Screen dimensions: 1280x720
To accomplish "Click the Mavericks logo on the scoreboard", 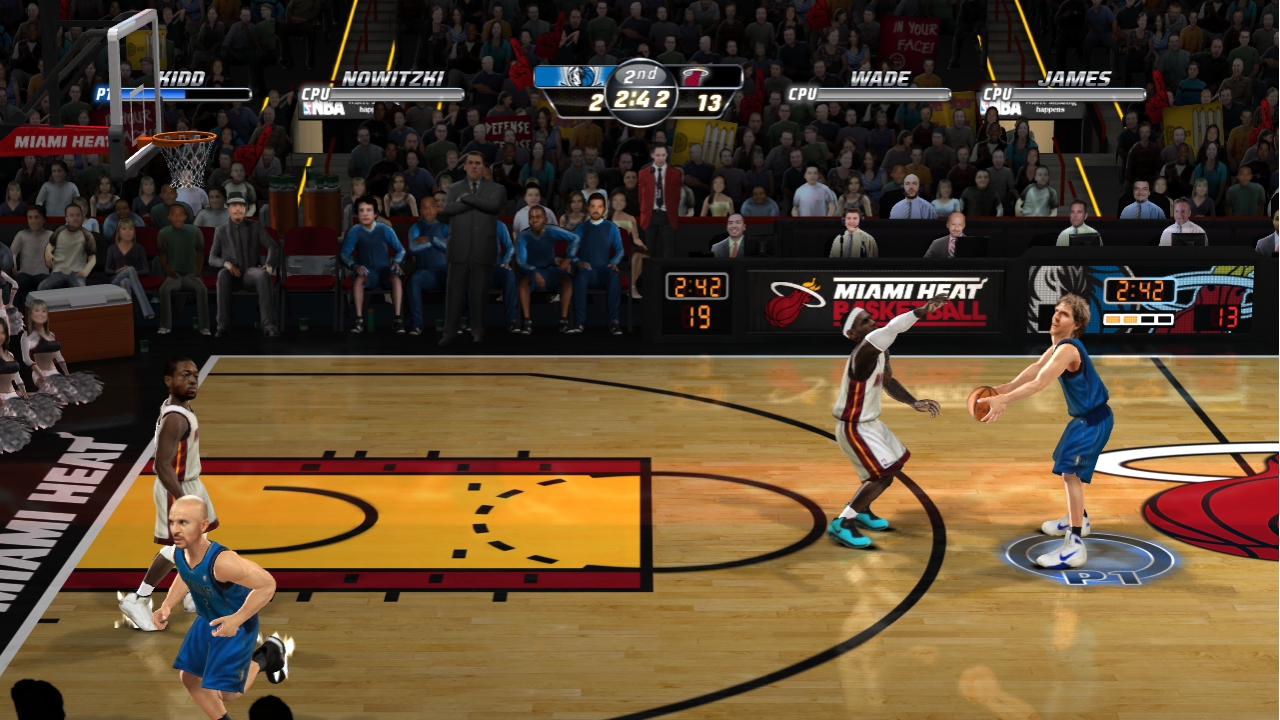I will click(x=577, y=77).
